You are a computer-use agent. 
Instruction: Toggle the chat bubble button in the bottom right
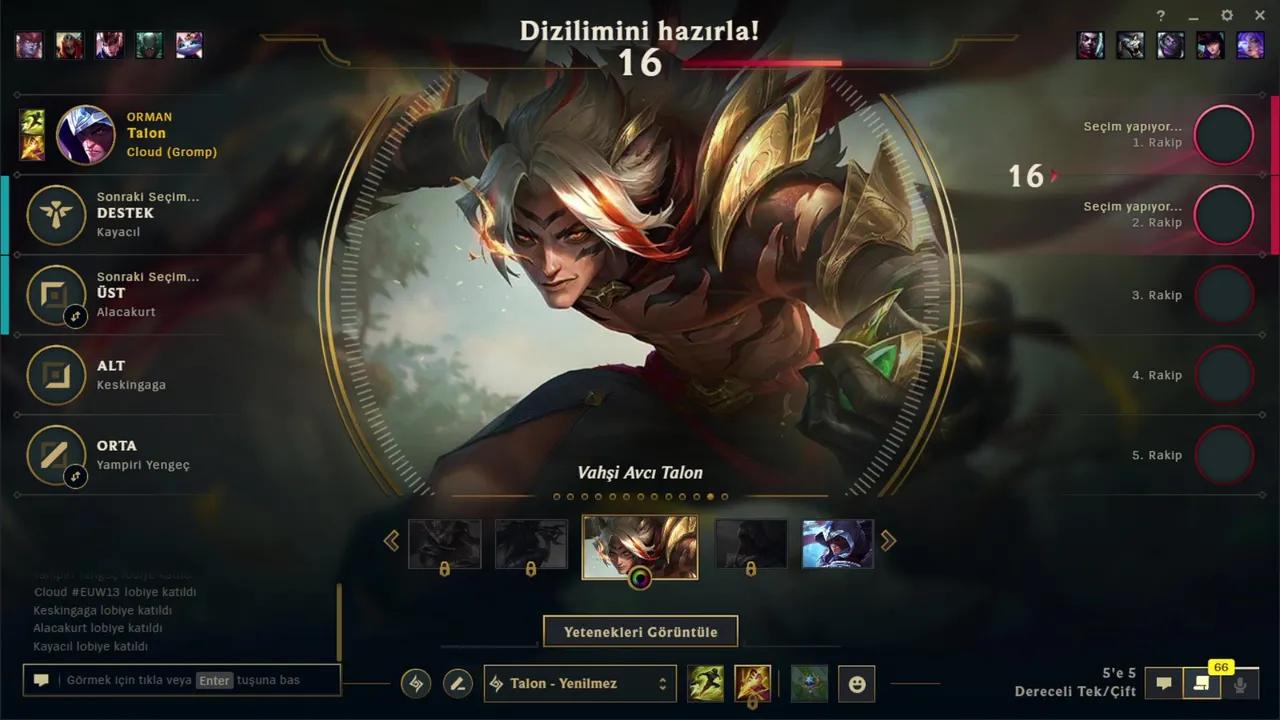(1164, 683)
